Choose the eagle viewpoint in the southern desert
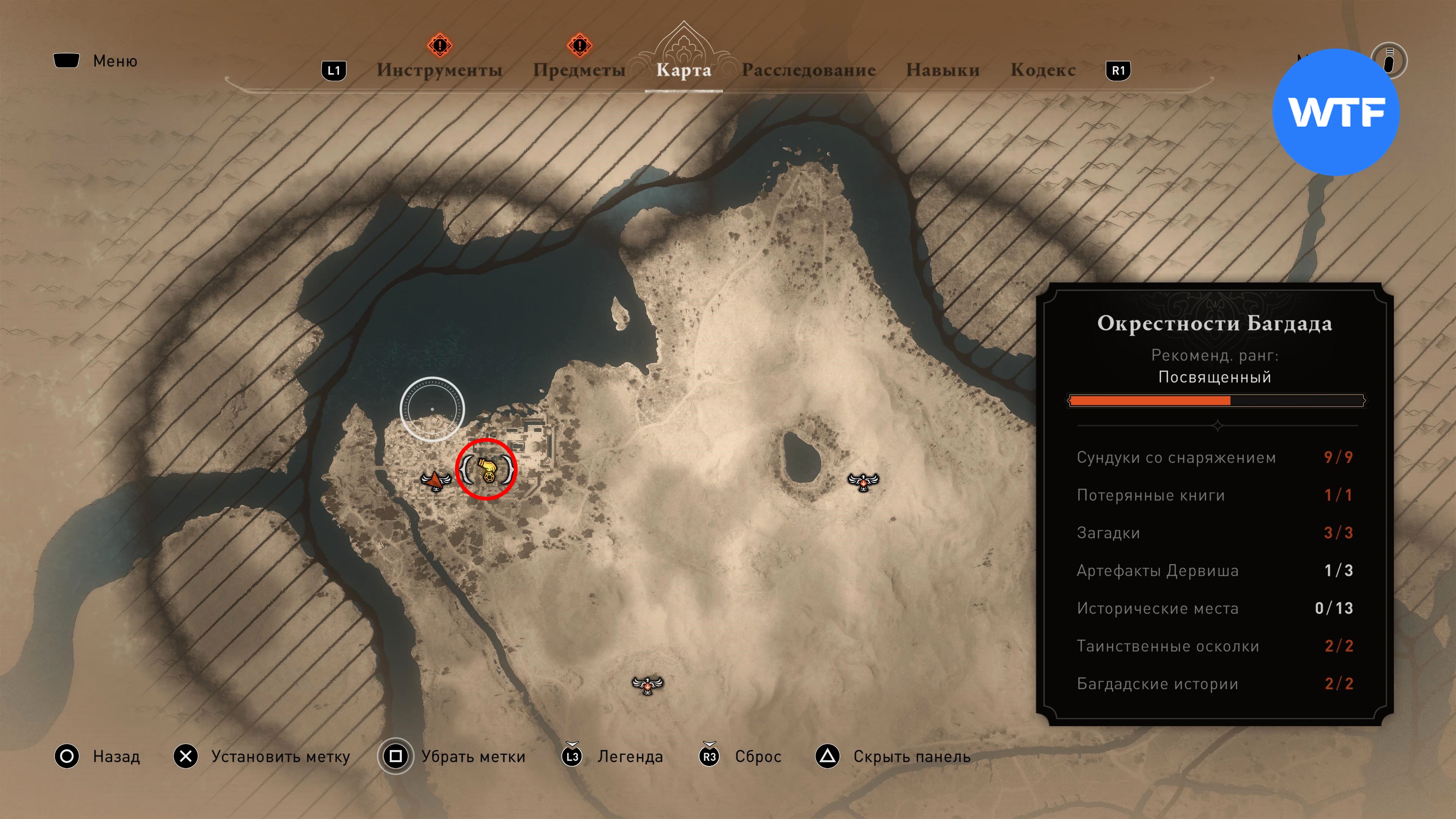 click(647, 685)
